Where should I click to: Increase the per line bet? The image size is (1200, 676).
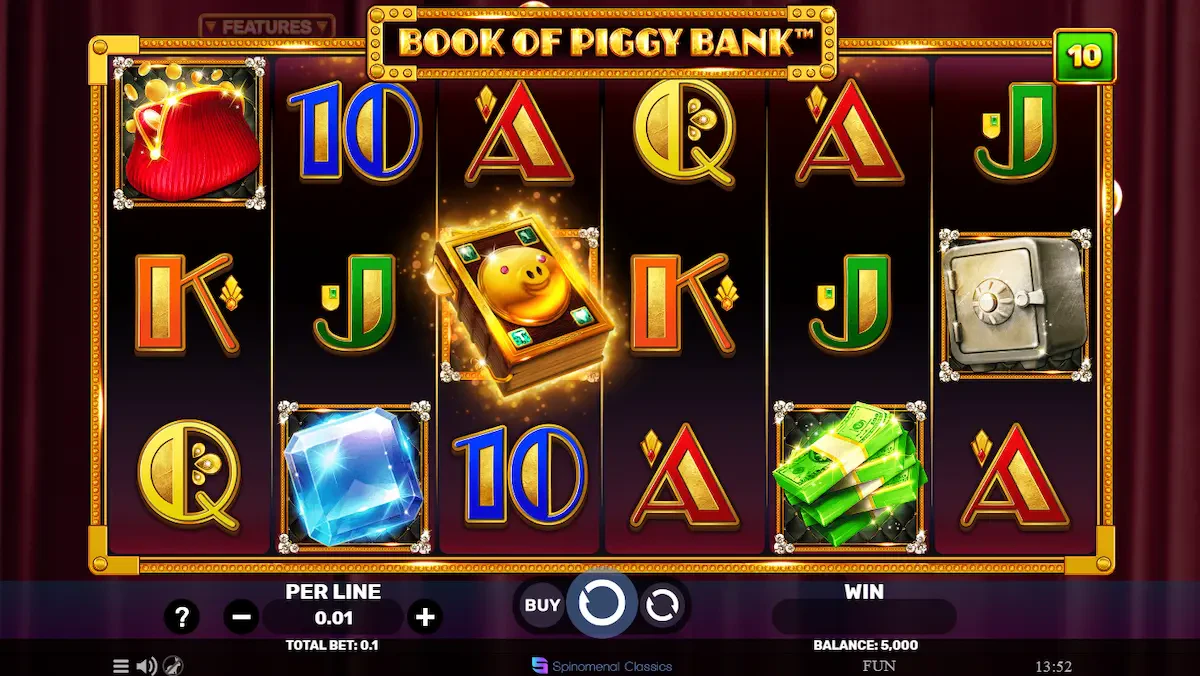pos(425,617)
